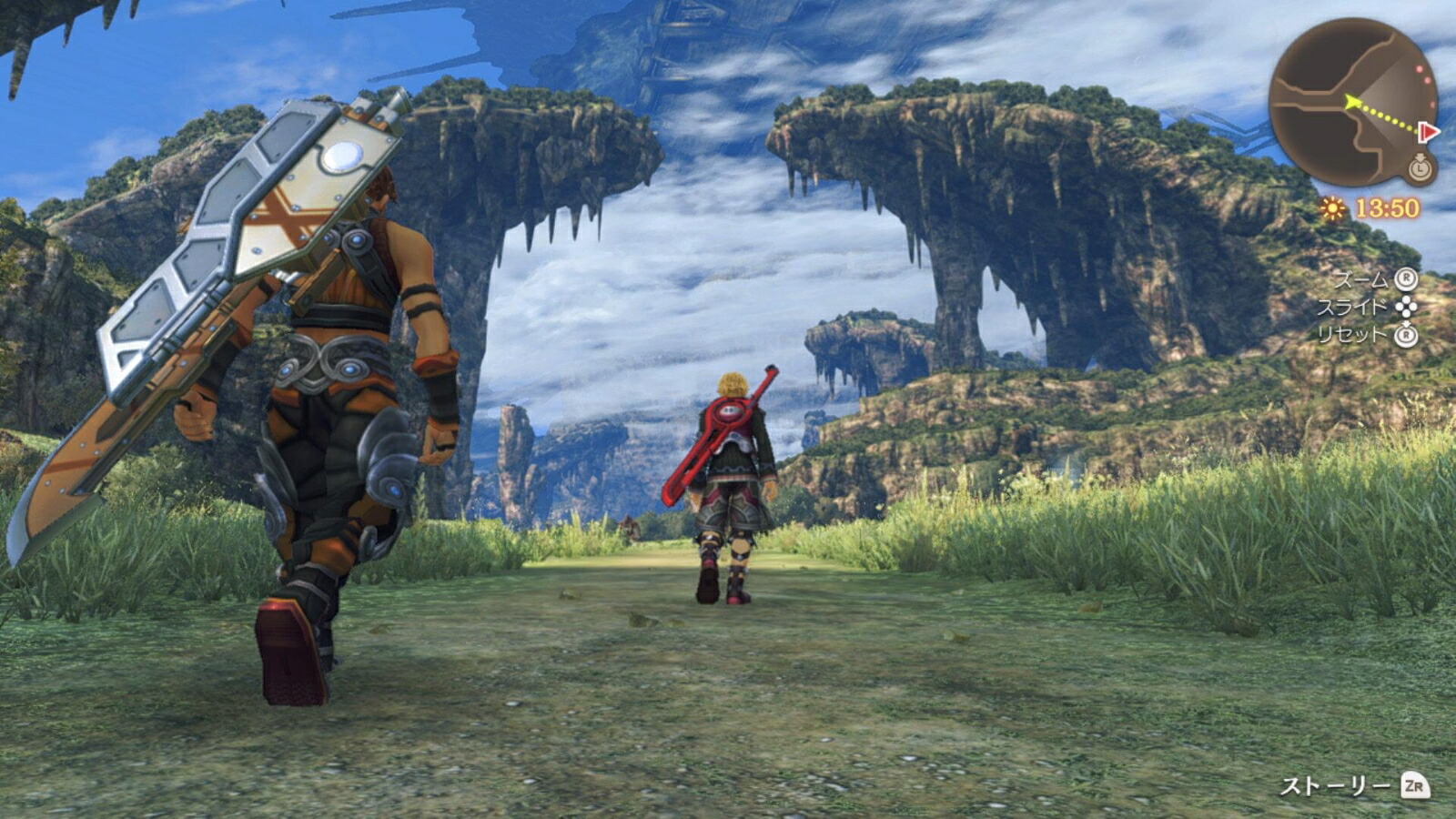Click the R button icon beside ズーム
Screen dimensions: 1456x819
point(1406,279)
